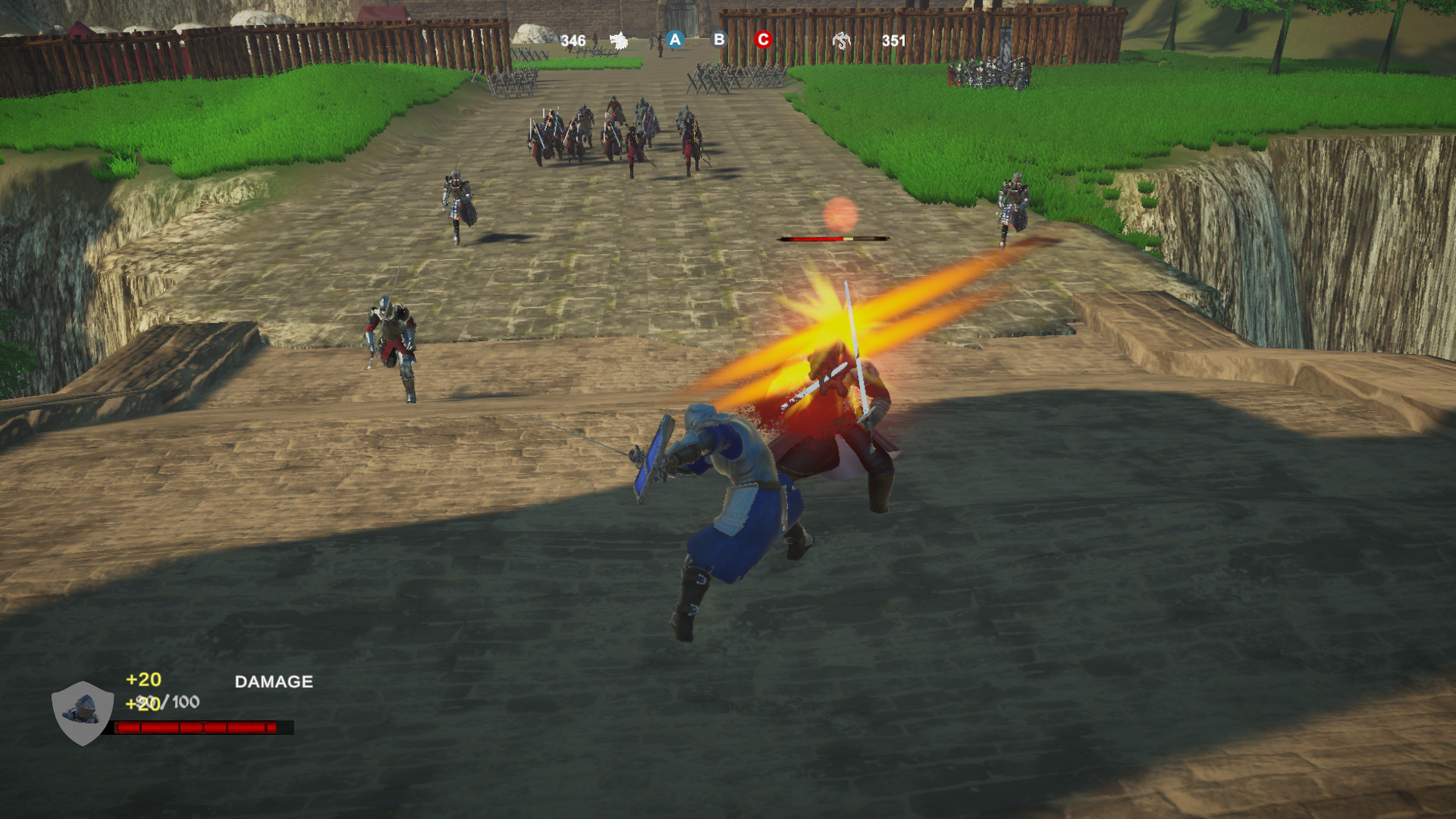
Task: Click the orange enemy indicator above the boss health bar
Action: (x=839, y=215)
